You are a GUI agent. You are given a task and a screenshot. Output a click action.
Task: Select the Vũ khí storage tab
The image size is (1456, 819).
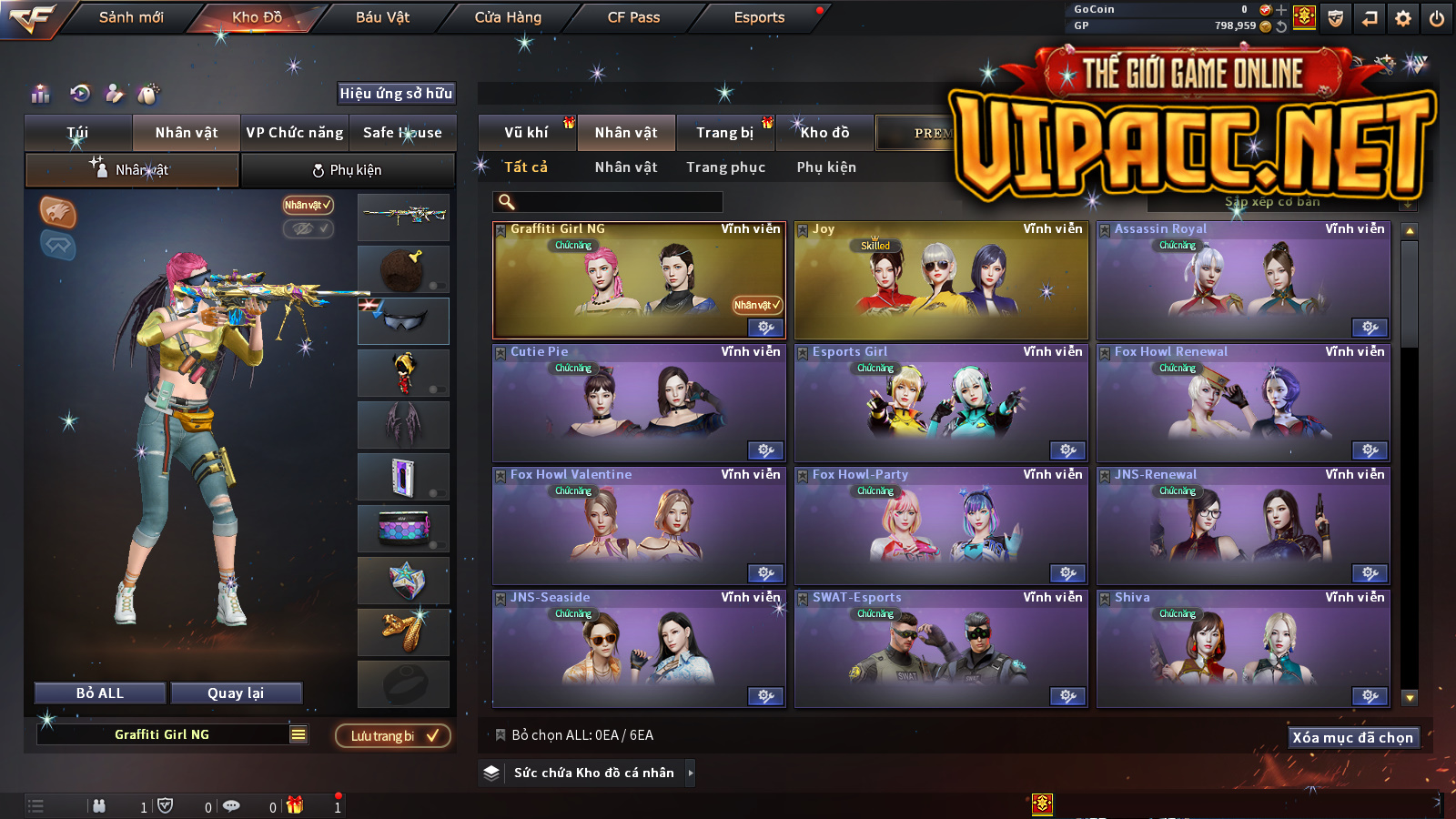526,133
